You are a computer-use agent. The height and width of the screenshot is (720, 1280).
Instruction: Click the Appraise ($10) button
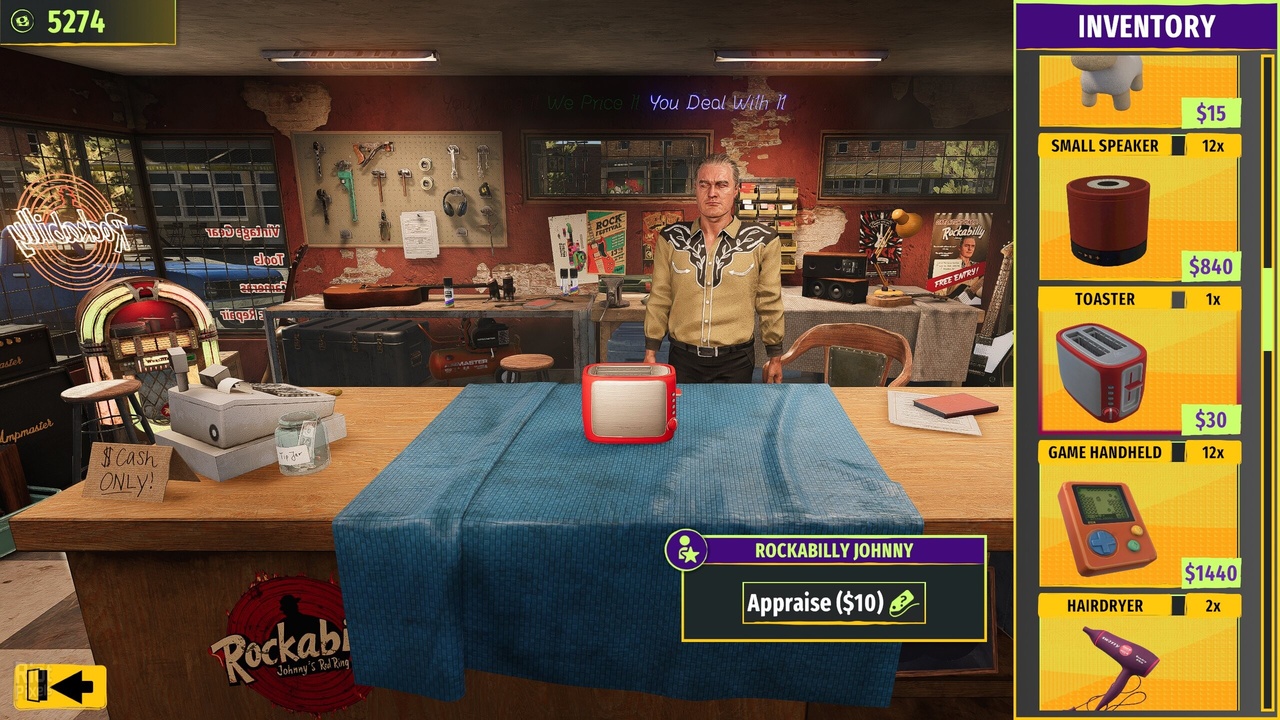tap(833, 603)
